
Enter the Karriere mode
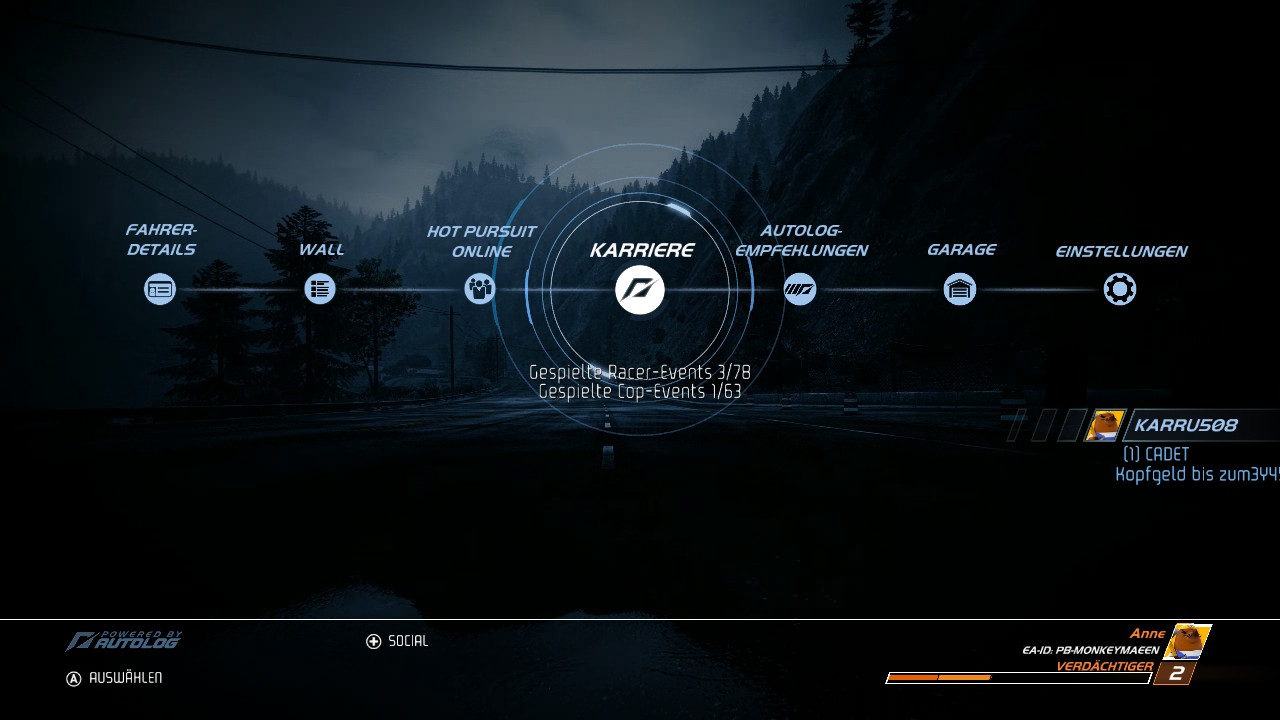click(640, 290)
